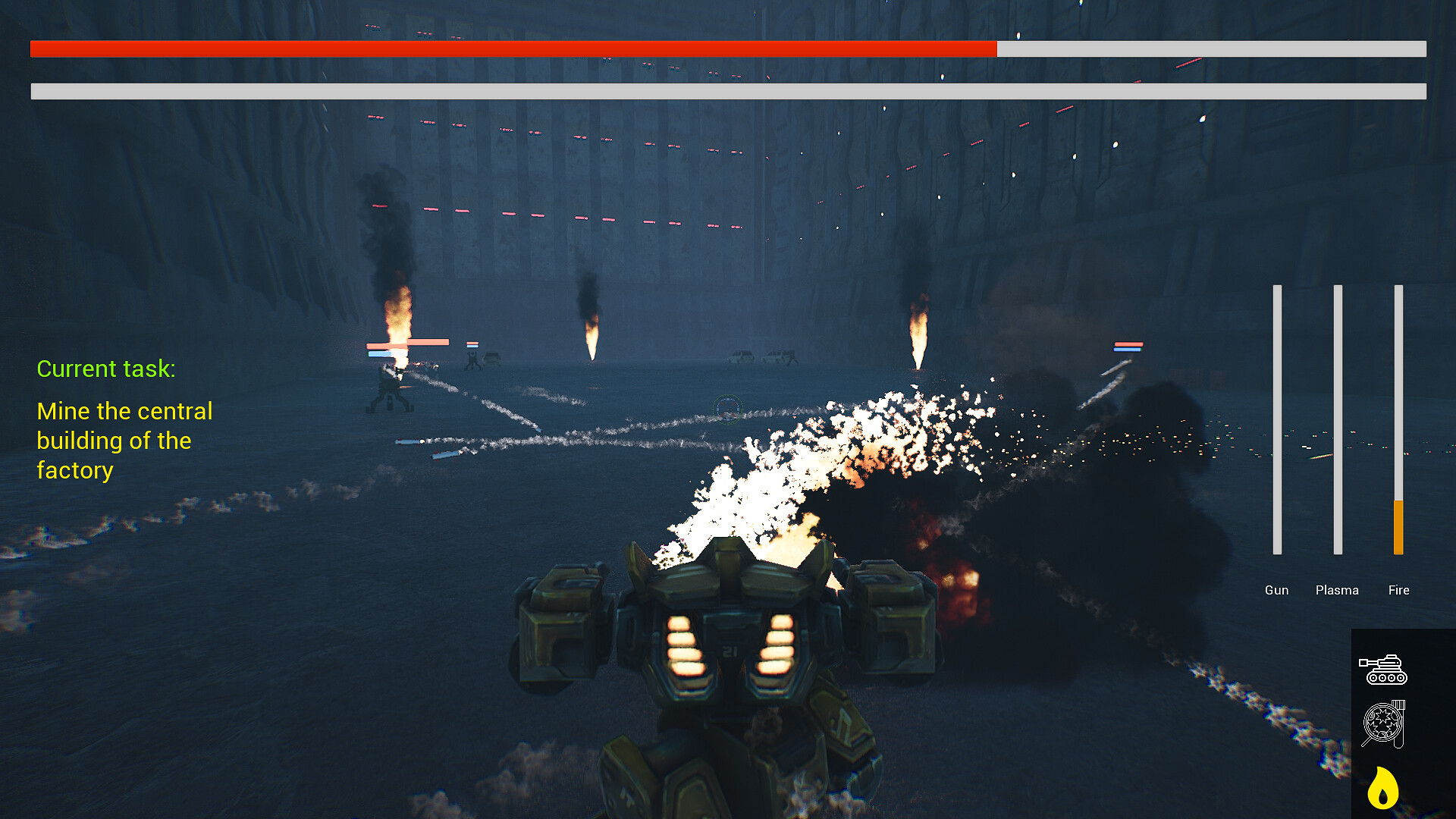Choose the yellow flame weapon icon
Image resolution: width=1456 pixels, height=819 pixels.
pos(1382,788)
